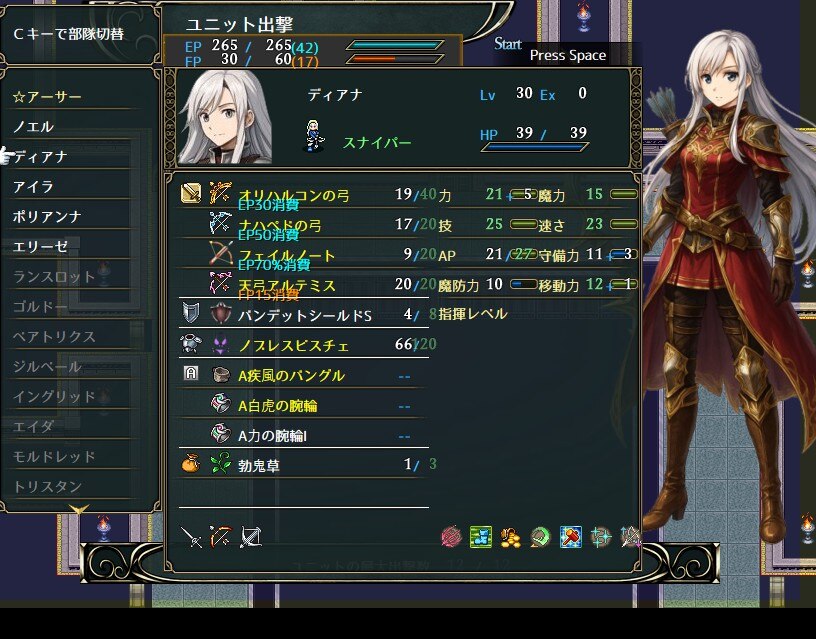Select ディアナ in the unit list
Image resolution: width=816 pixels, height=639 pixels.
tap(40, 157)
